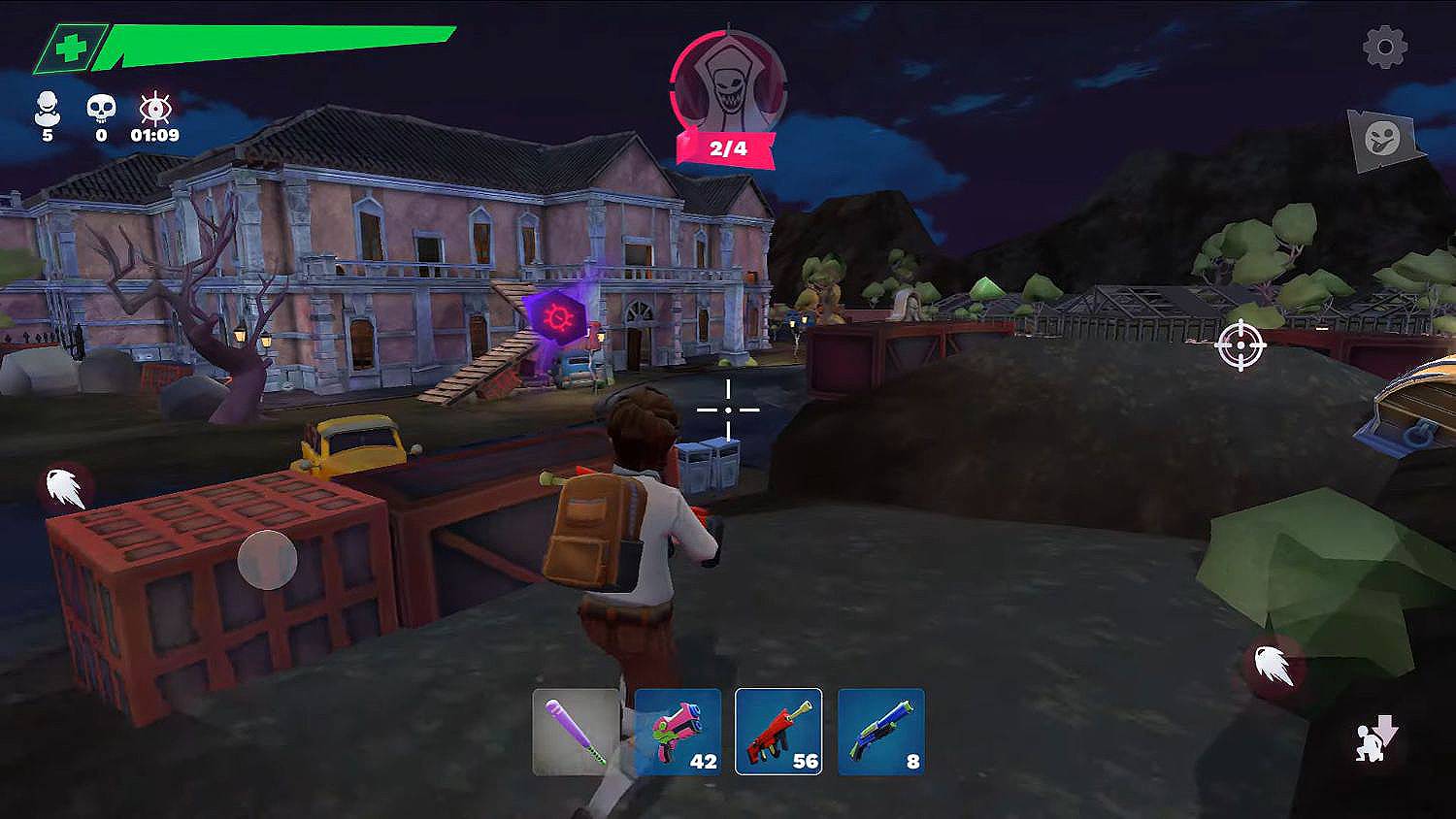Select the pink pistol with 42 ammo
The image size is (1456, 819).
[x=678, y=732]
